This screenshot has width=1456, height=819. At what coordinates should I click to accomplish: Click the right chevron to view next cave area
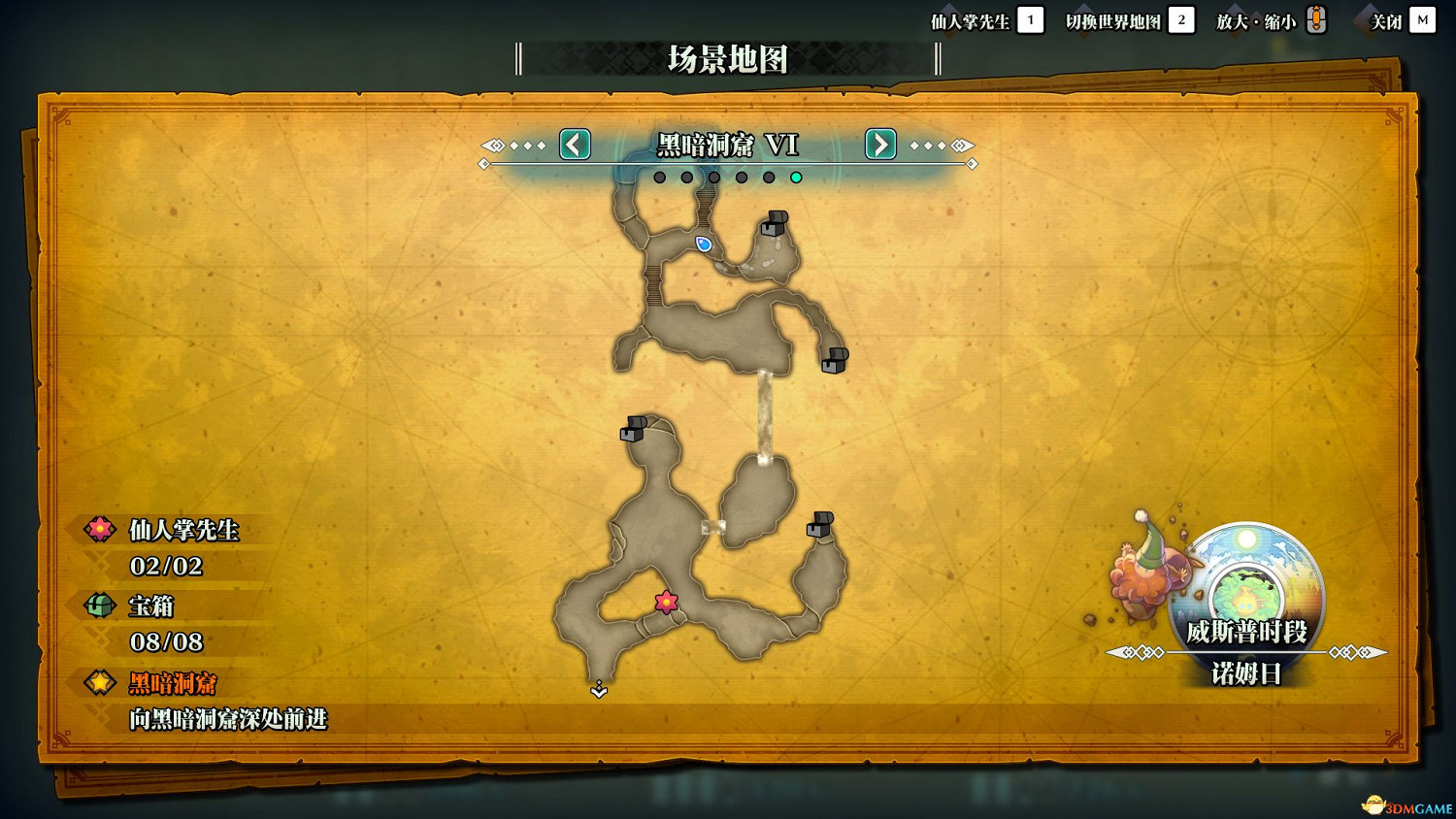879,145
